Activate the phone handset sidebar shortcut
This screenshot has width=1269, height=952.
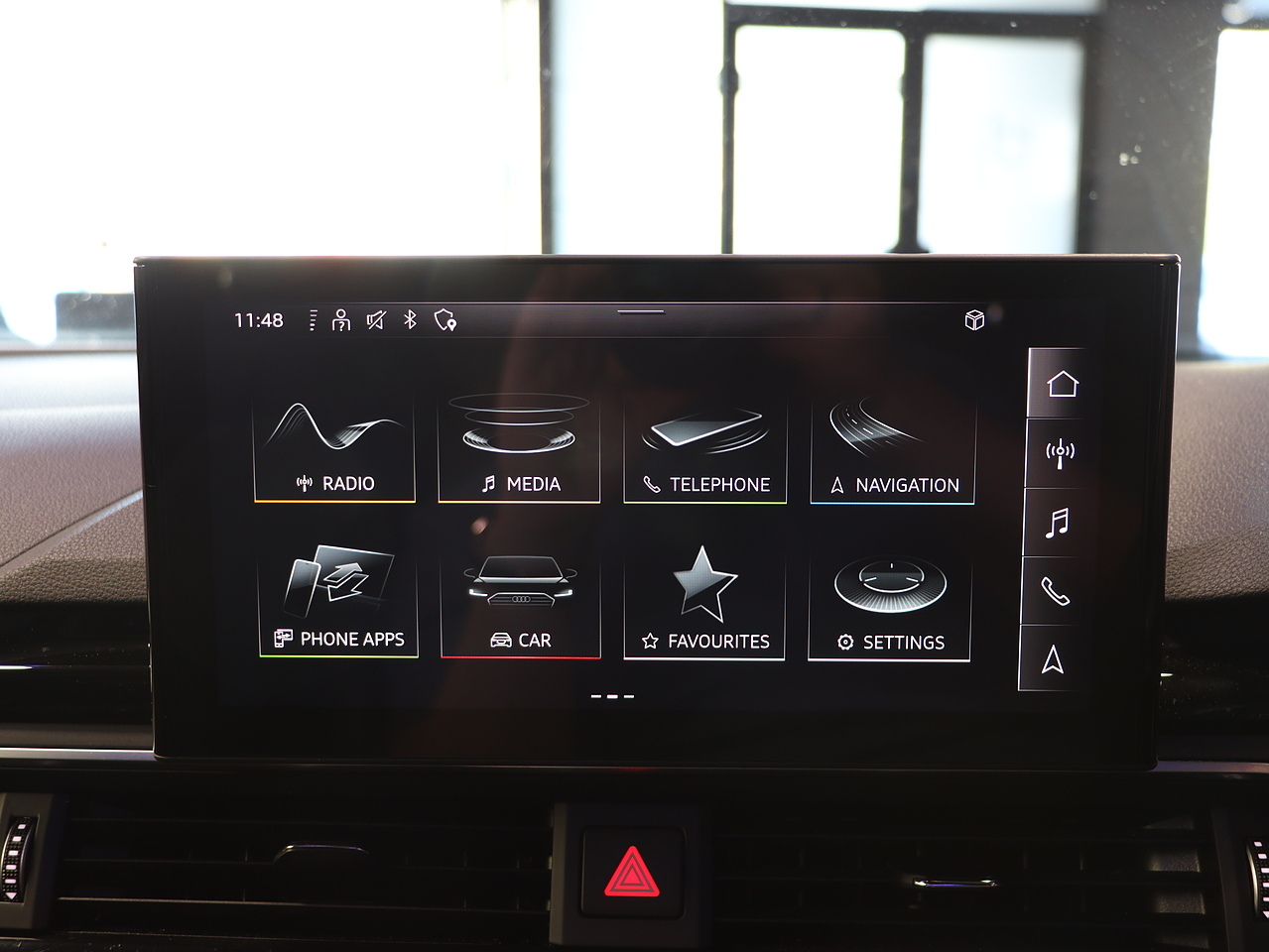pyautogui.click(x=1055, y=592)
